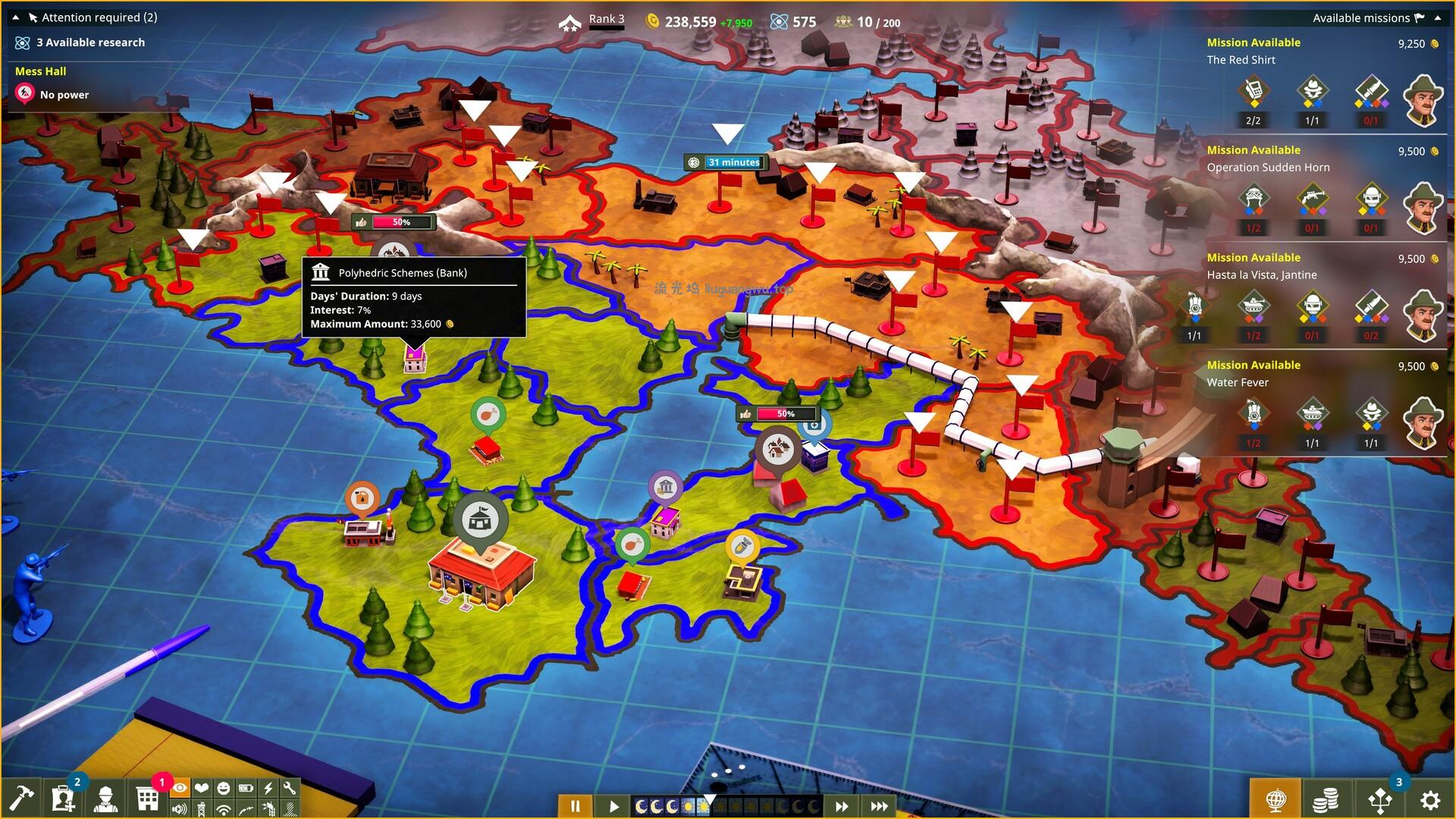Viewport: 1456px width, 819px height.
Task: Open the world map globe icon
Action: tap(1276, 800)
